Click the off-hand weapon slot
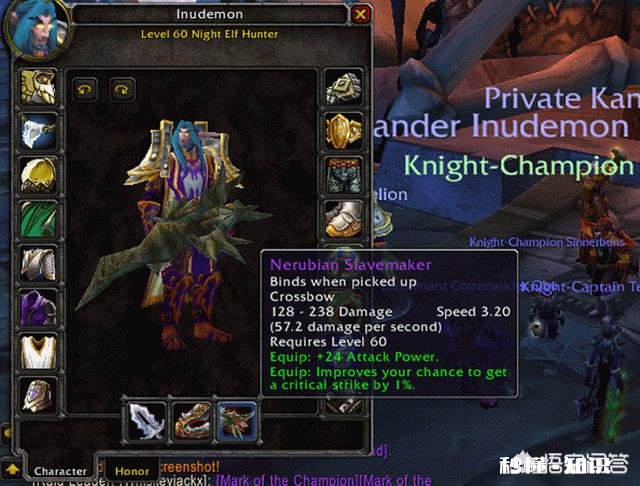Screen dimensions: 640x486 [x=191, y=420]
